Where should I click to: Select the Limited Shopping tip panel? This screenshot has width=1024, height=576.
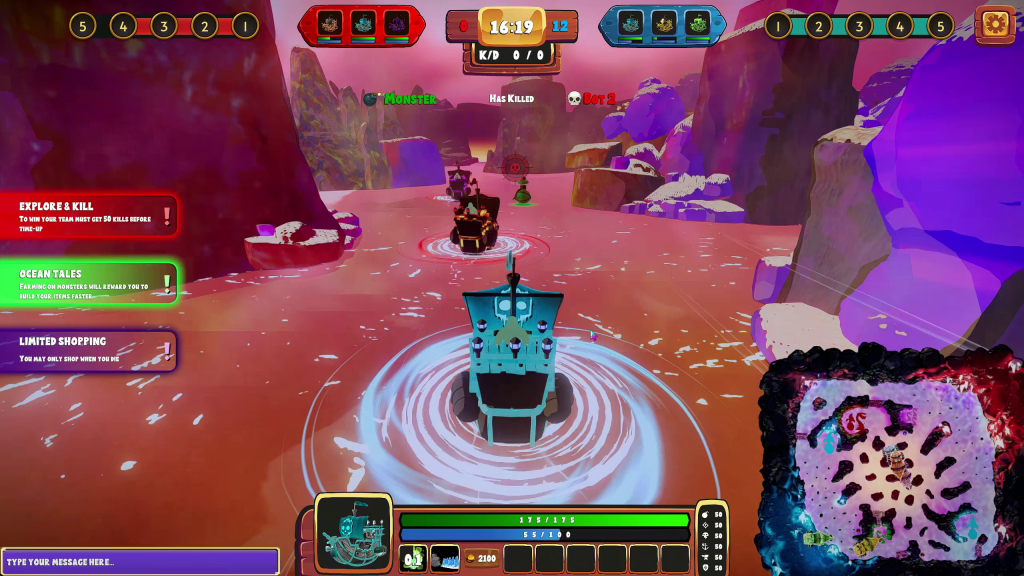90,350
